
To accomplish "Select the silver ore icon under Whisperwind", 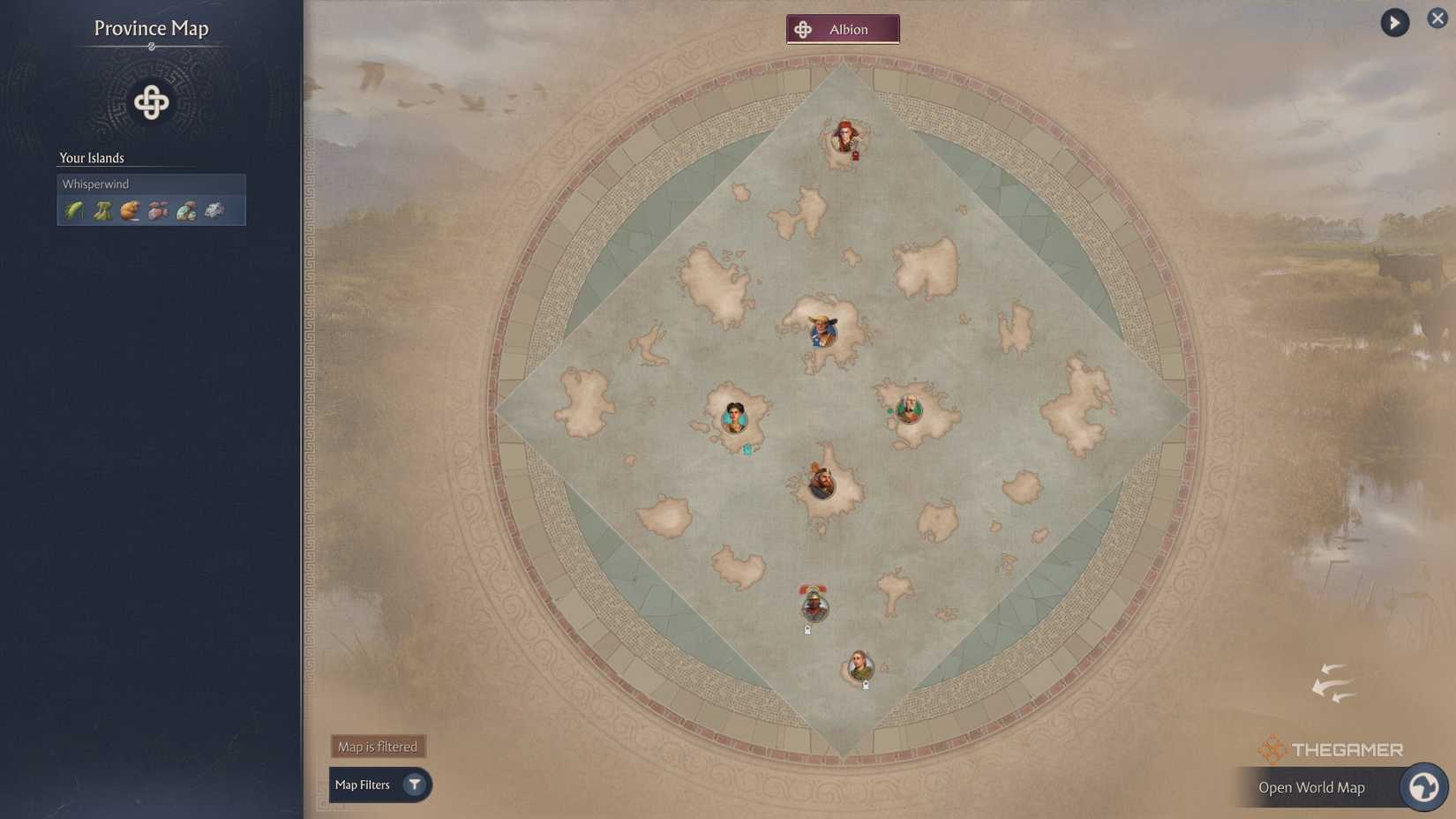I will pos(214,210).
